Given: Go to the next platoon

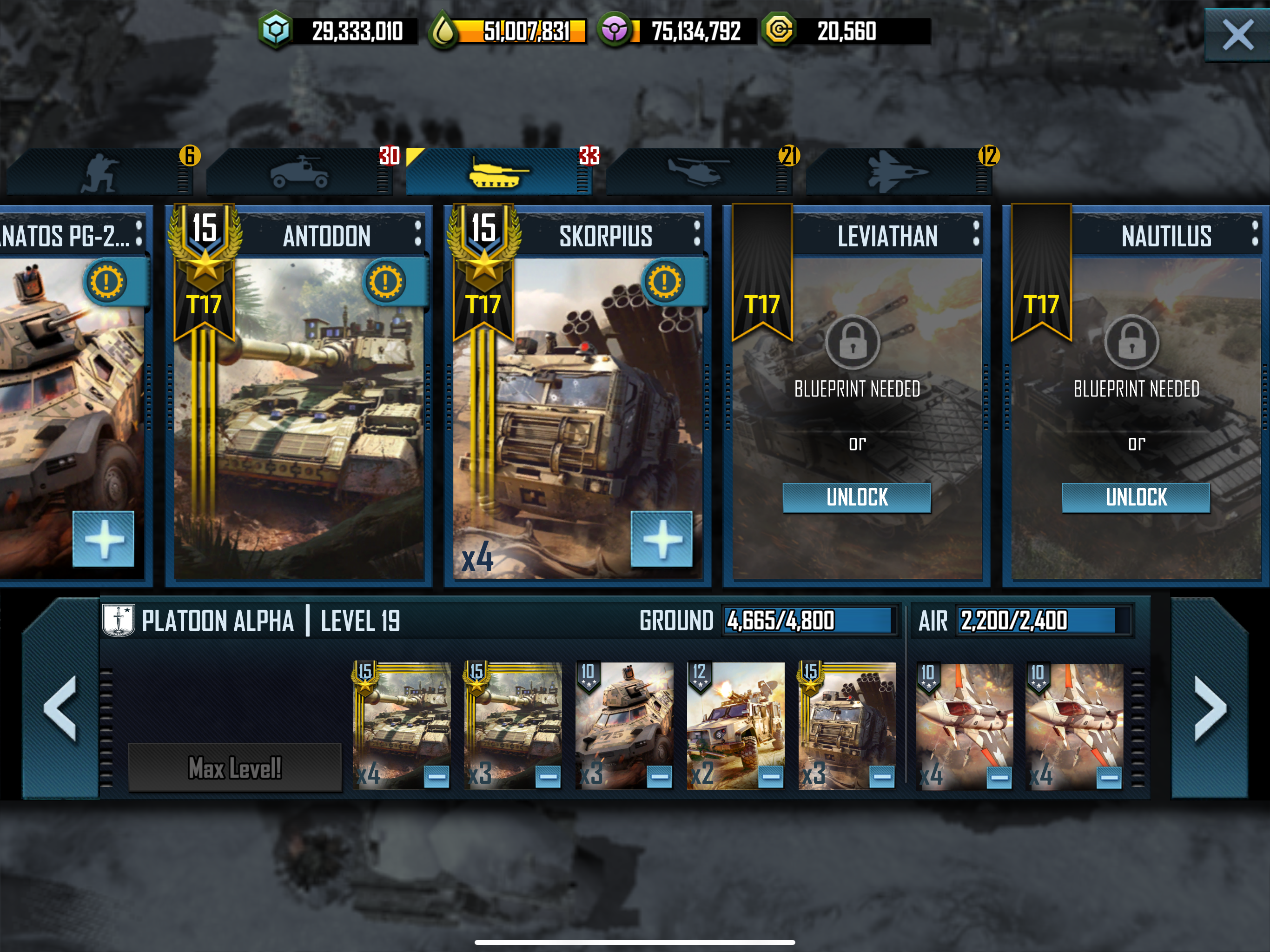Looking at the screenshot, I should click(1210, 707).
